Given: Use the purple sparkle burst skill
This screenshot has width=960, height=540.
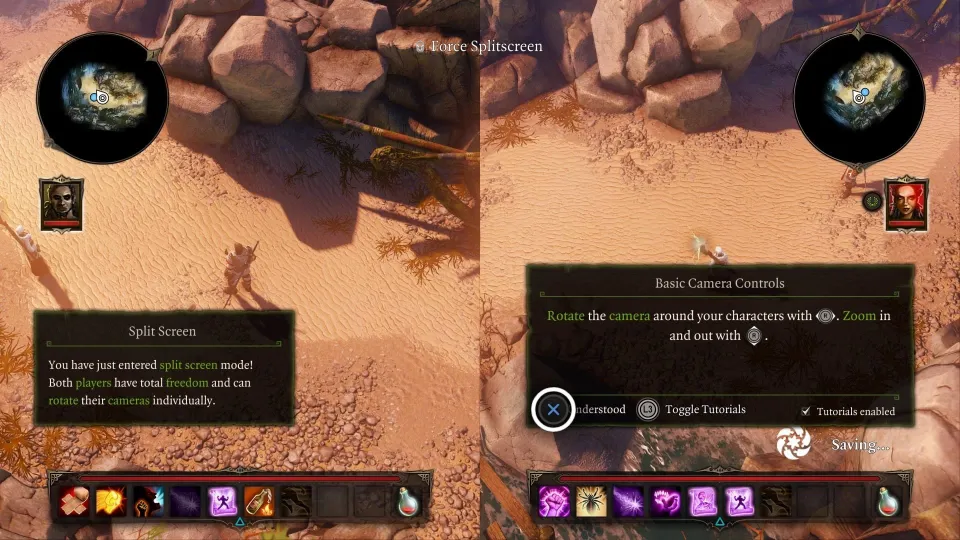Looking at the screenshot, I should click(628, 500).
